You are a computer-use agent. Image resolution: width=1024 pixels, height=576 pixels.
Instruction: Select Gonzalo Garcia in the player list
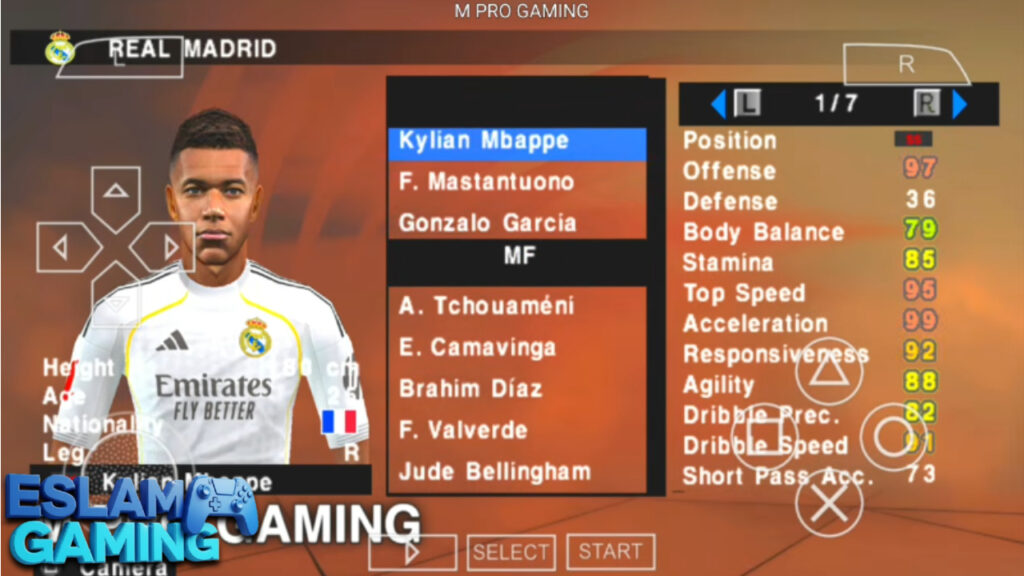(516, 222)
